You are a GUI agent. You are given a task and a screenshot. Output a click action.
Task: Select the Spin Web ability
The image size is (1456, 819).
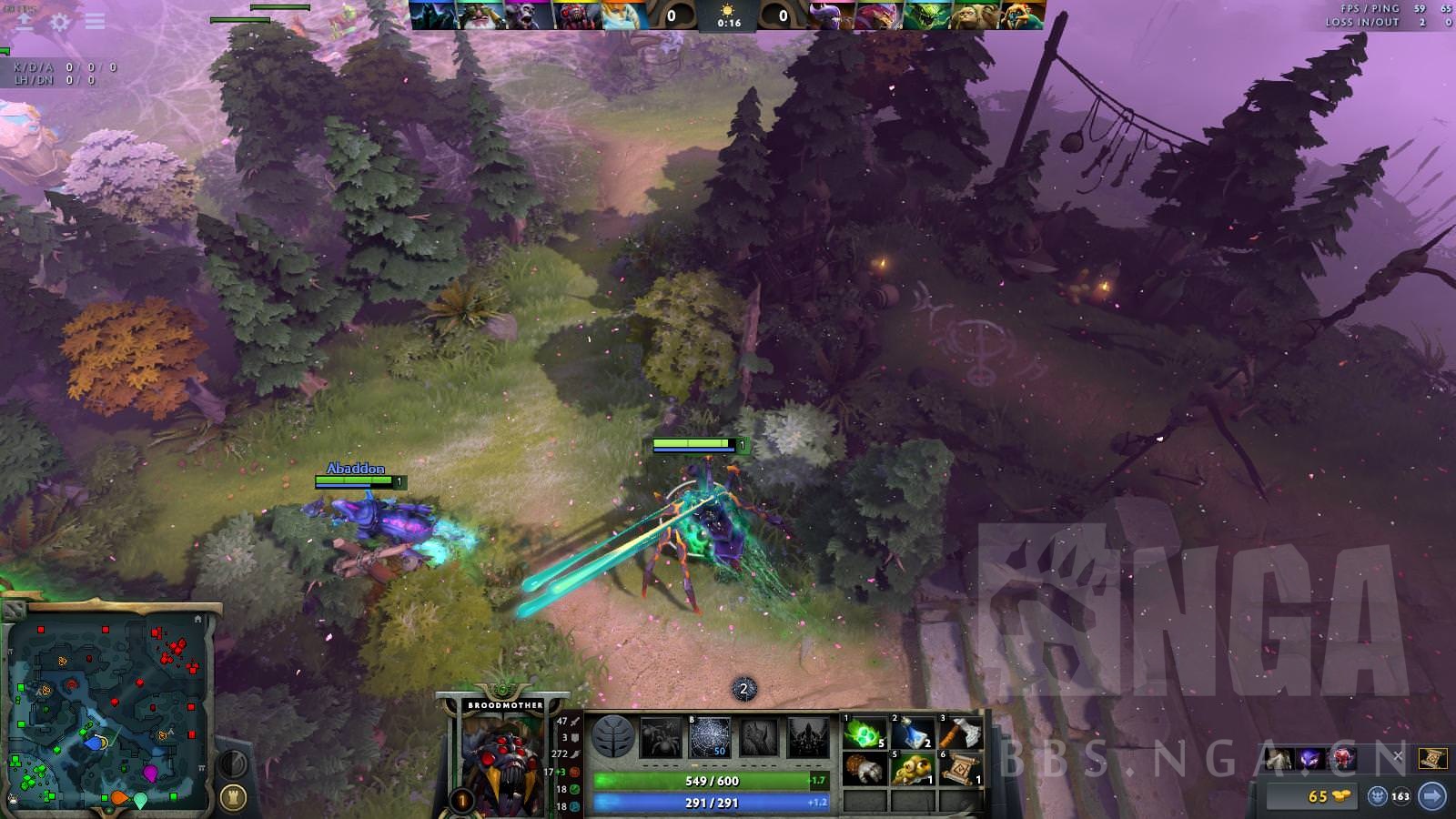coord(708,737)
